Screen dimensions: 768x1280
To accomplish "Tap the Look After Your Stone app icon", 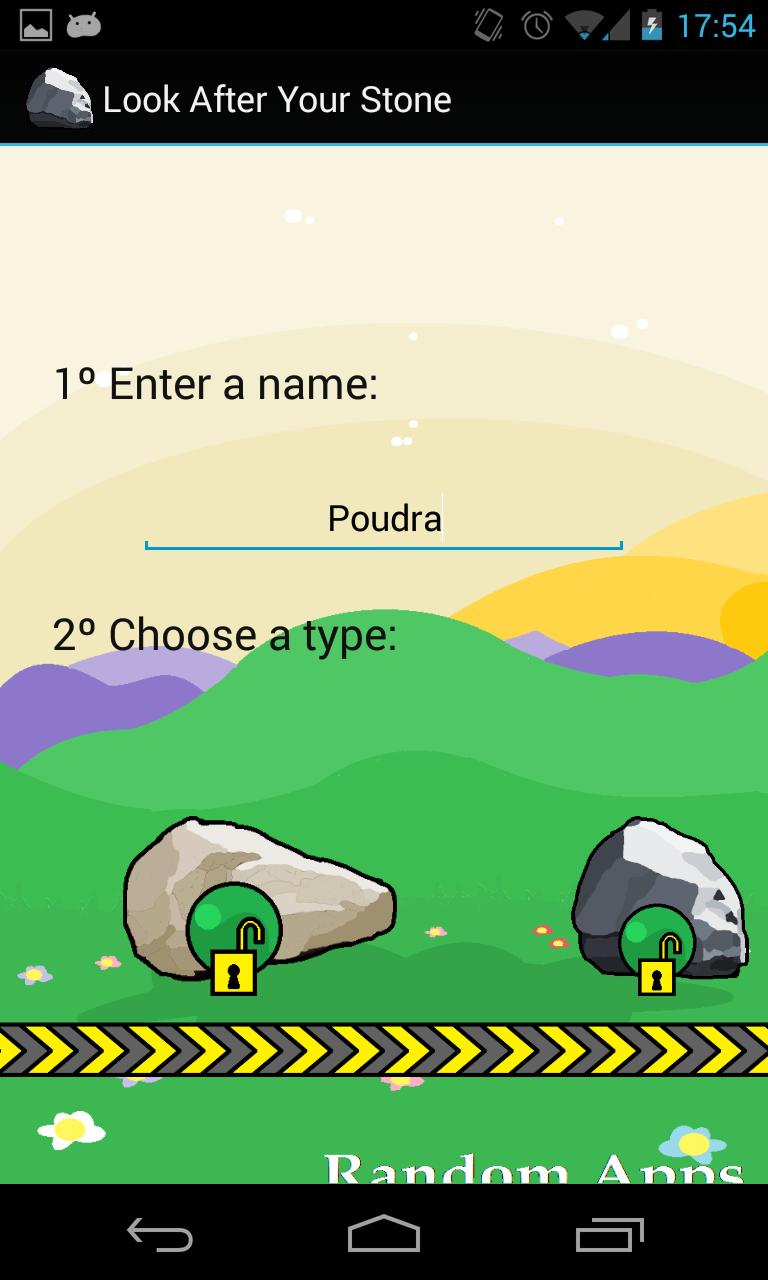I will tap(58, 99).
